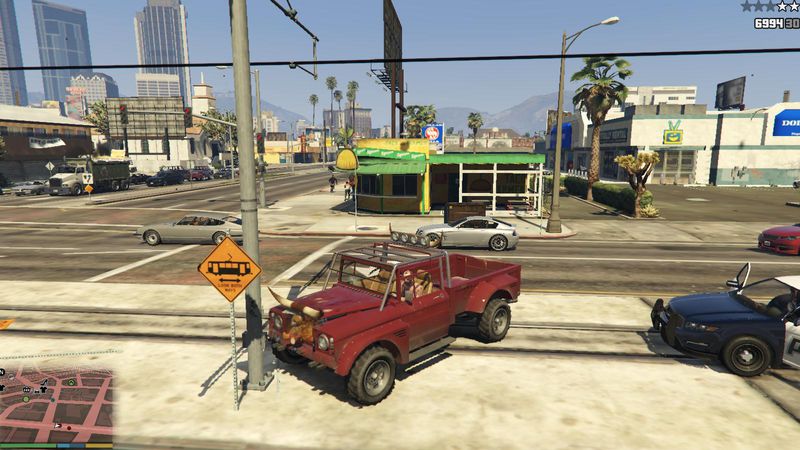Click the green house marker on minimap
The image size is (800, 450).
[x=71, y=383]
